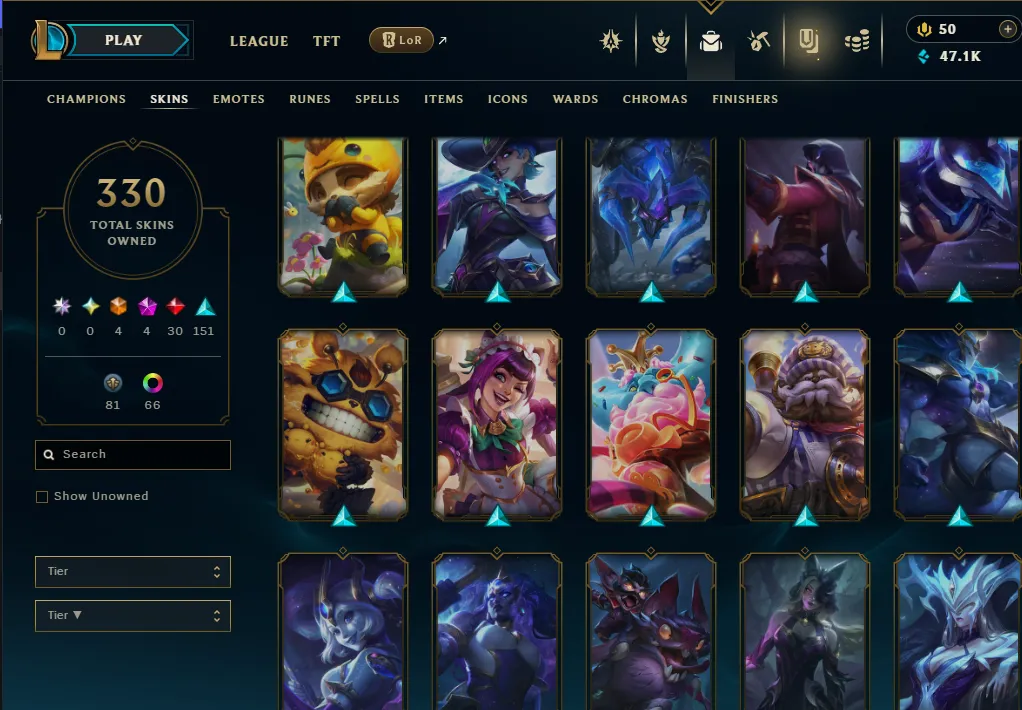Switch to the Champions tab
The width and height of the screenshot is (1022, 710).
click(86, 99)
